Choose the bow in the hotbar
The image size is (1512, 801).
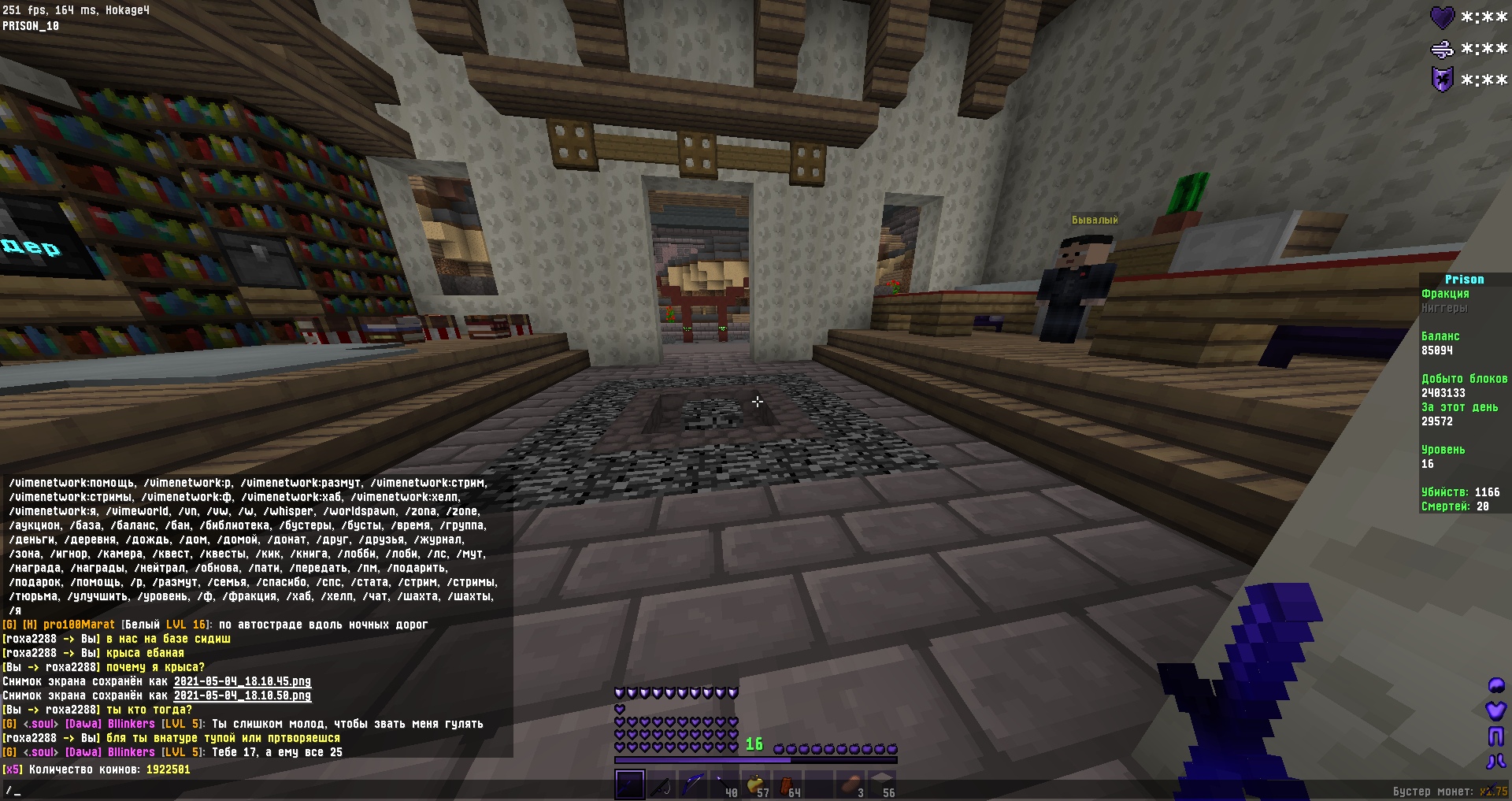pos(692,784)
